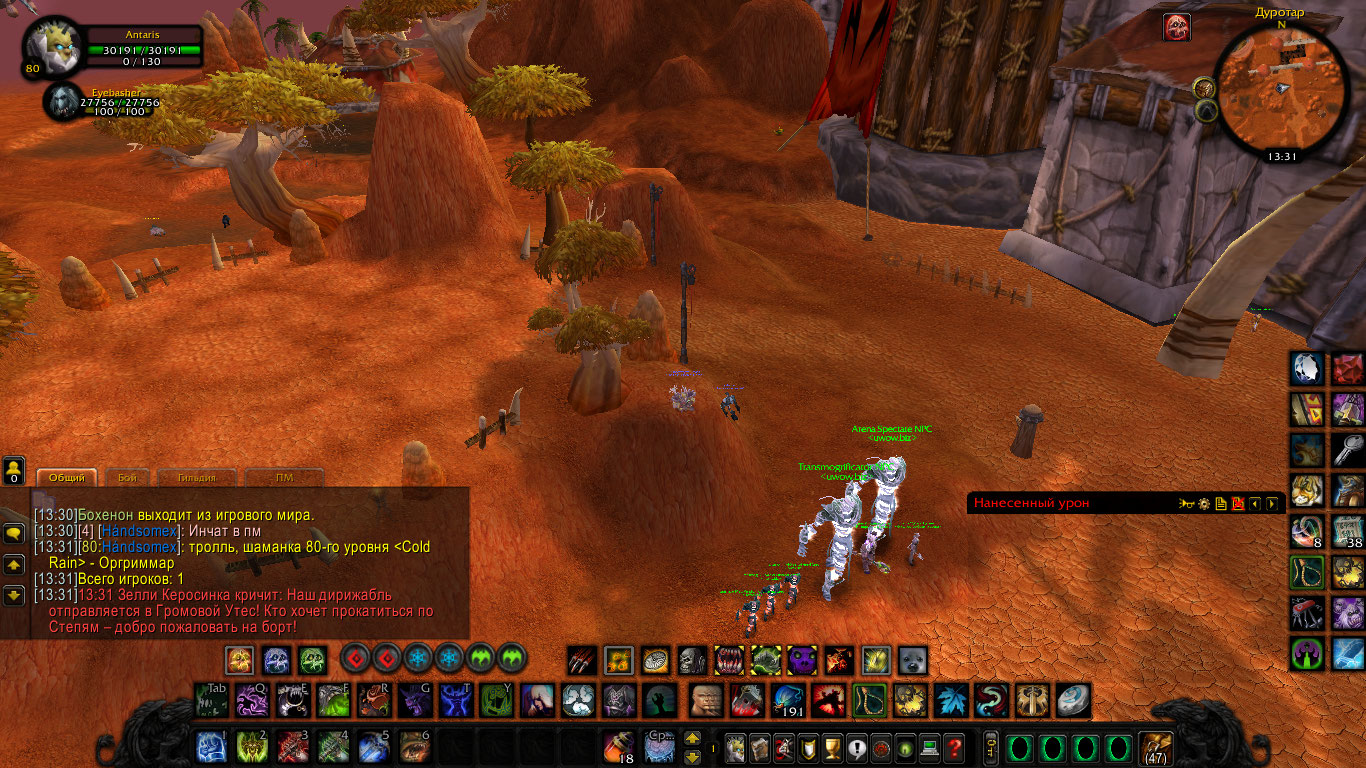1366x768 pixels.
Task: Open the red question mark help button
Action: pyautogui.click(x=955, y=747)
